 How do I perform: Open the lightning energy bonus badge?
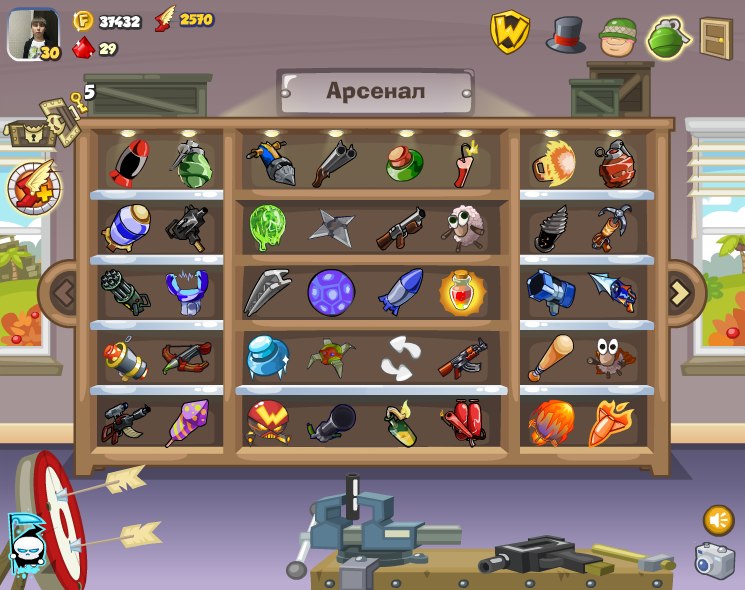[34, 187]
